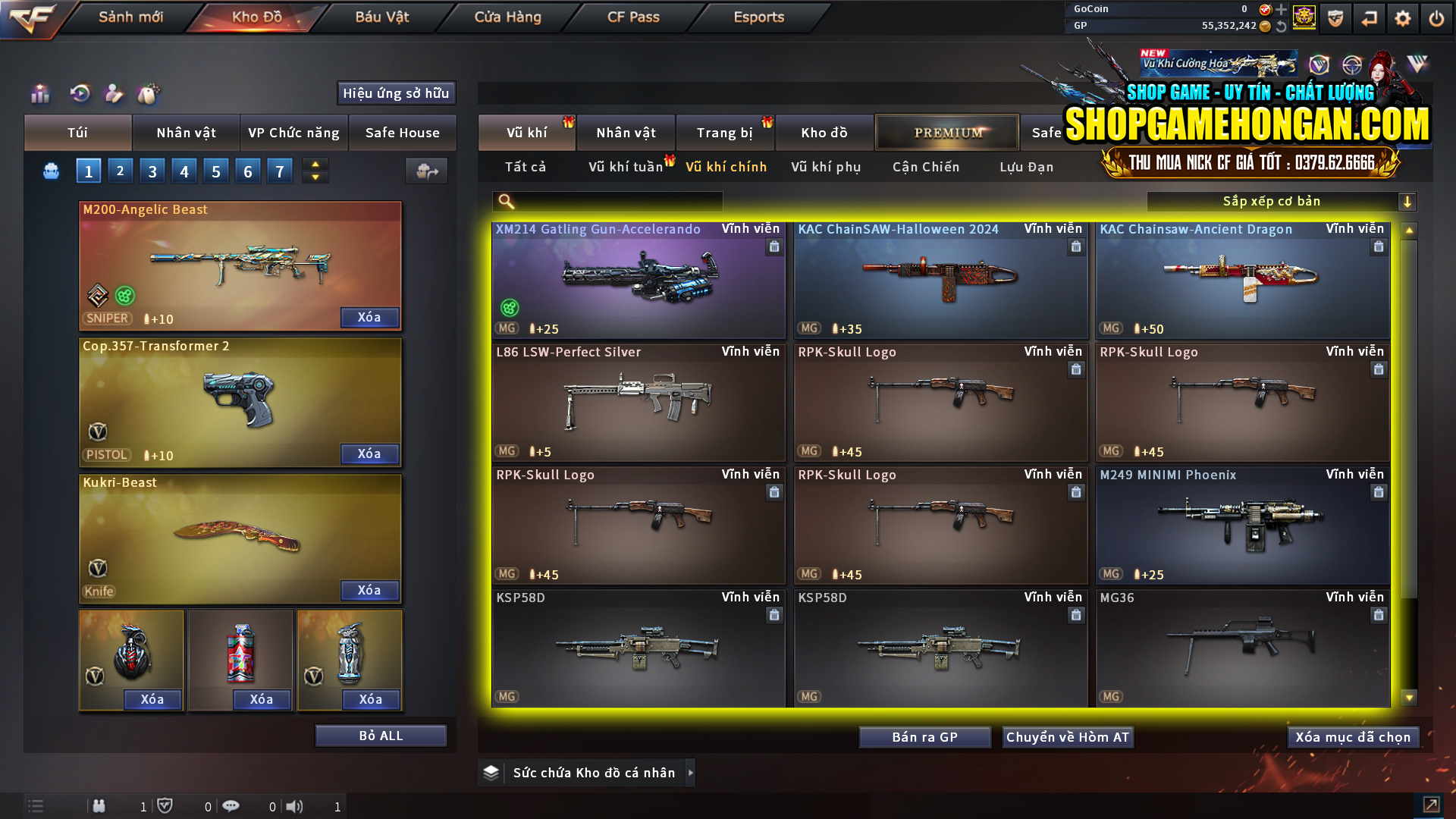Click the speaker volume icon in bottom bar
Screen dimensions: 1456x819
(295, 806)
